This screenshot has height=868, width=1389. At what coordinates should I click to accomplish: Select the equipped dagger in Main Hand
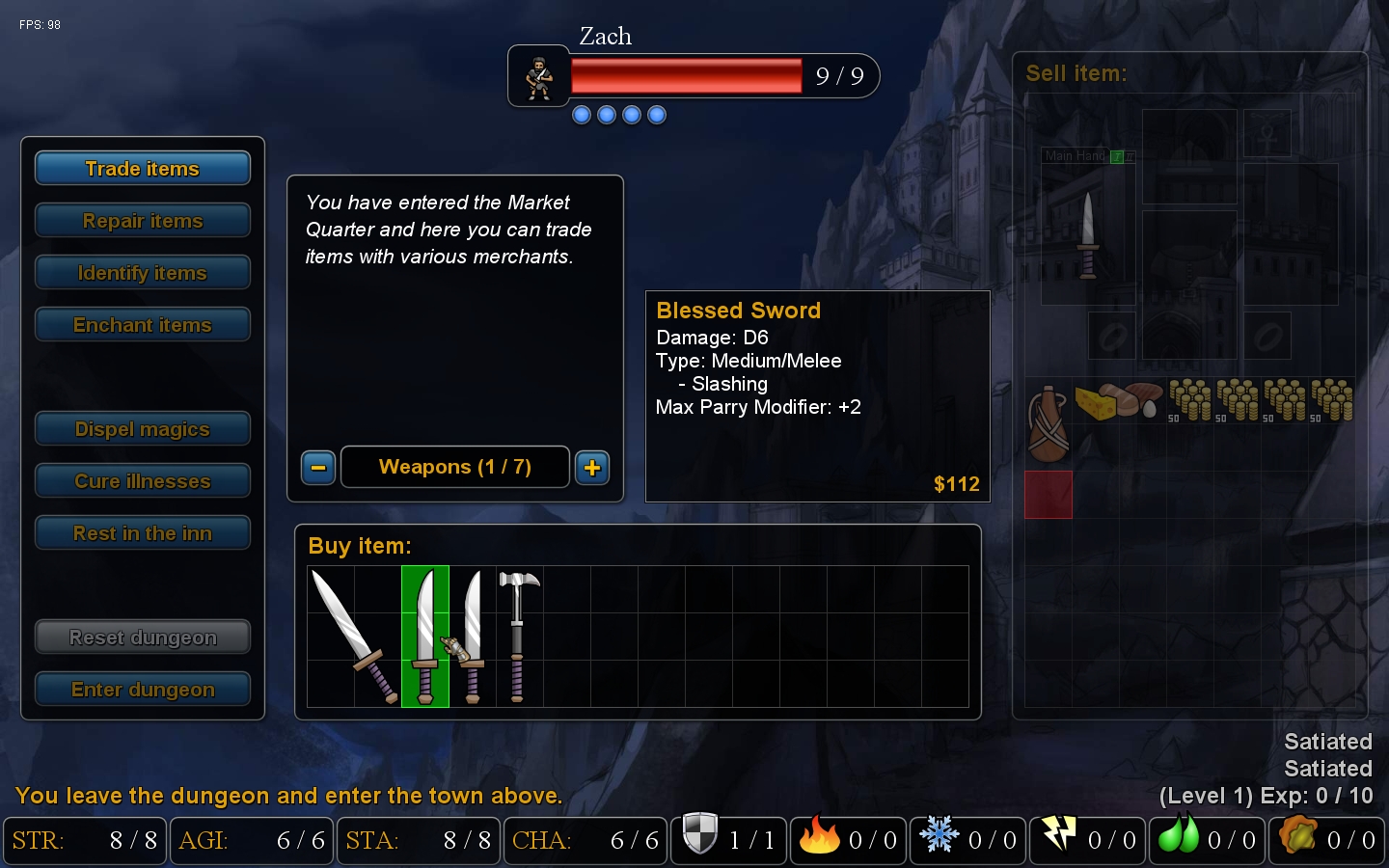pos(1088,234)
